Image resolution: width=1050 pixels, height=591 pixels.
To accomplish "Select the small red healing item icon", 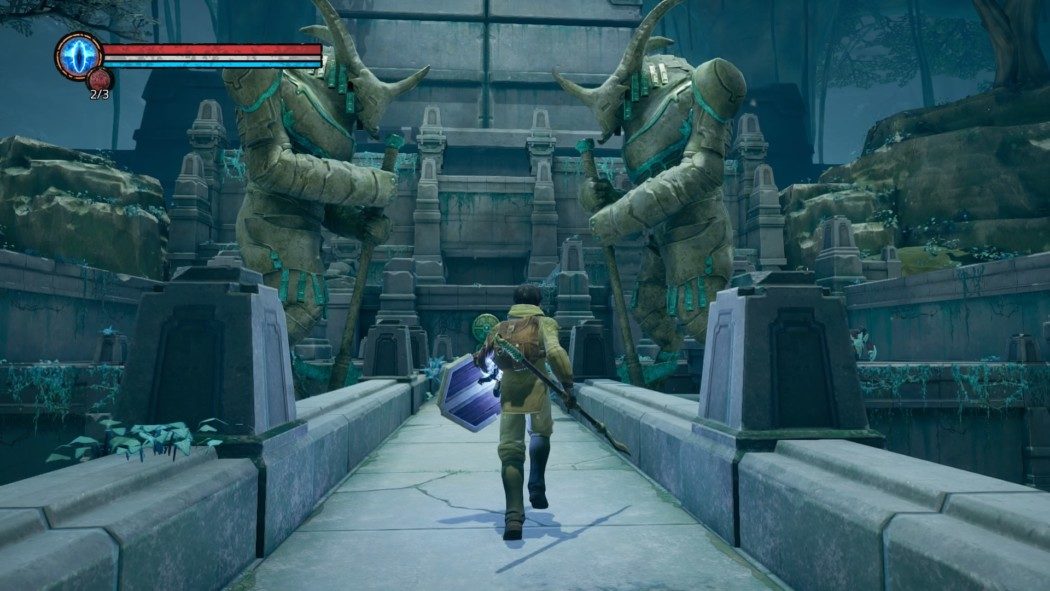I will [x=100, y=80].
